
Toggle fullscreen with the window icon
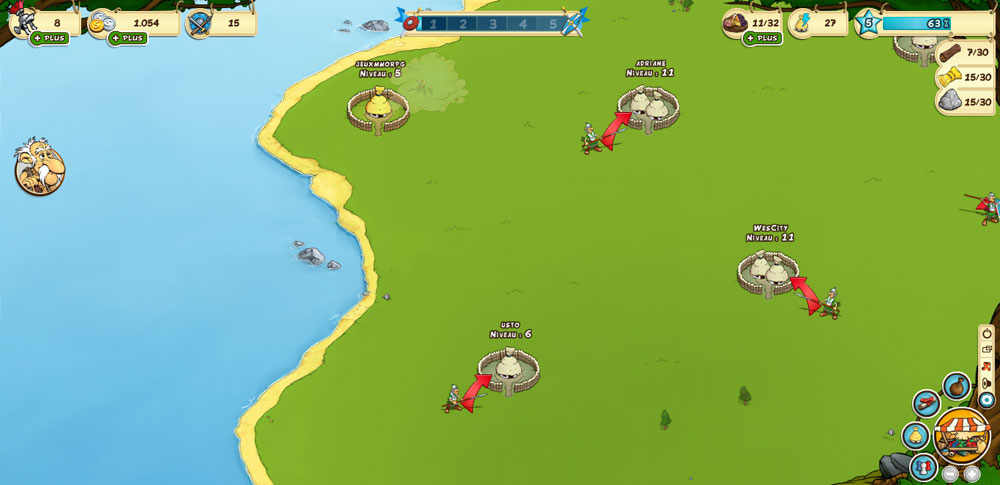click(987, 349)
